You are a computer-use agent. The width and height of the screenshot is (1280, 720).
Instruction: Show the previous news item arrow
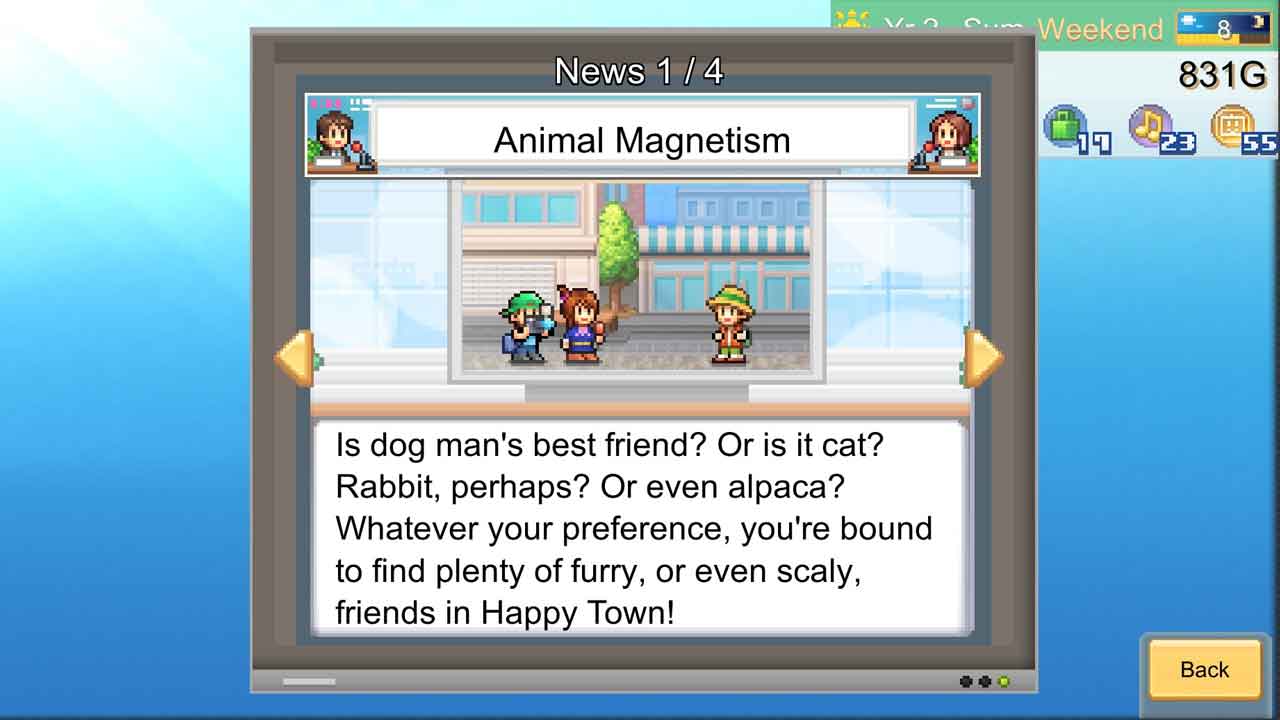296,357
